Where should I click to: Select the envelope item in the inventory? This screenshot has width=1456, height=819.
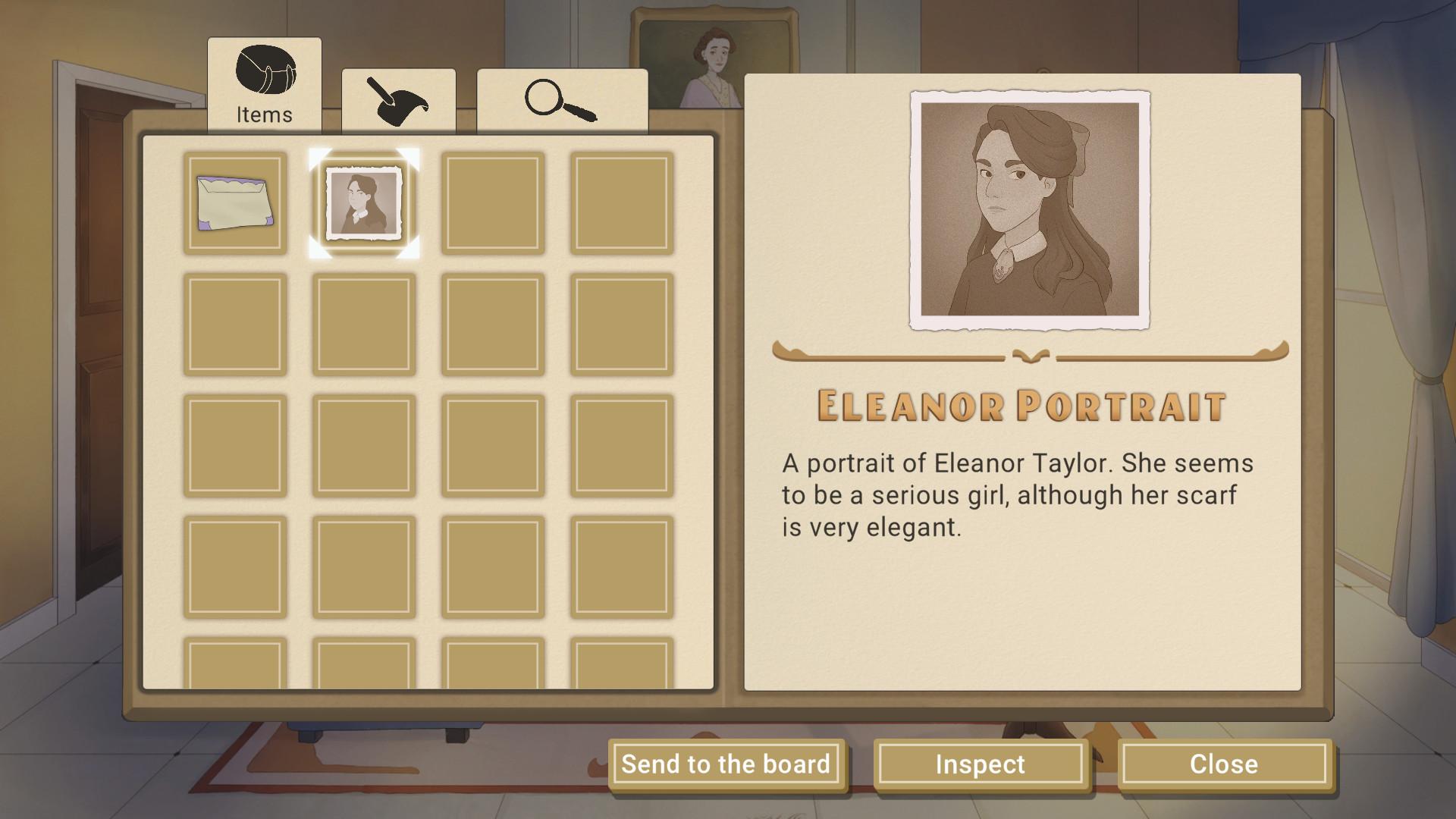tap(235, 202)
